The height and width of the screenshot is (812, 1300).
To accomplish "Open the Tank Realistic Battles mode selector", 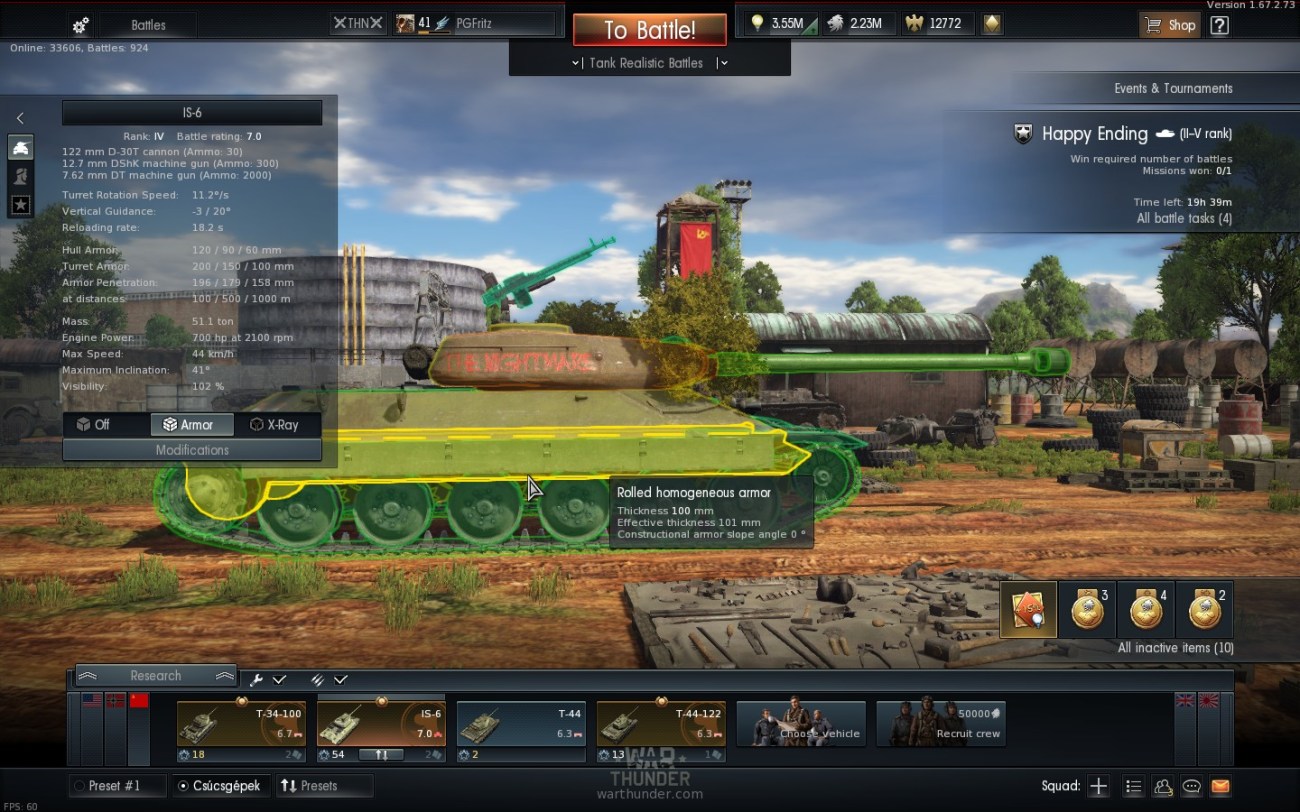I will (x=649, y=63).
